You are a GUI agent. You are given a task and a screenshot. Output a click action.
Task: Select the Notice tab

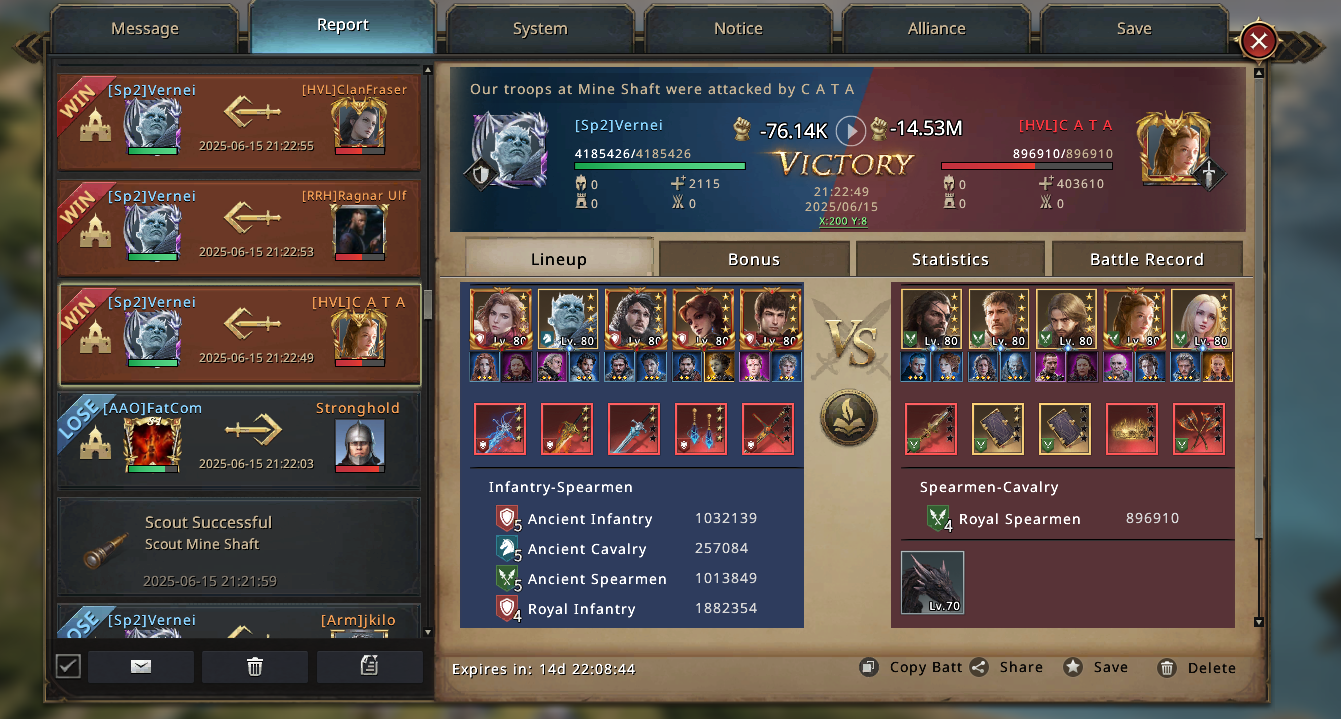click(738, 29)
